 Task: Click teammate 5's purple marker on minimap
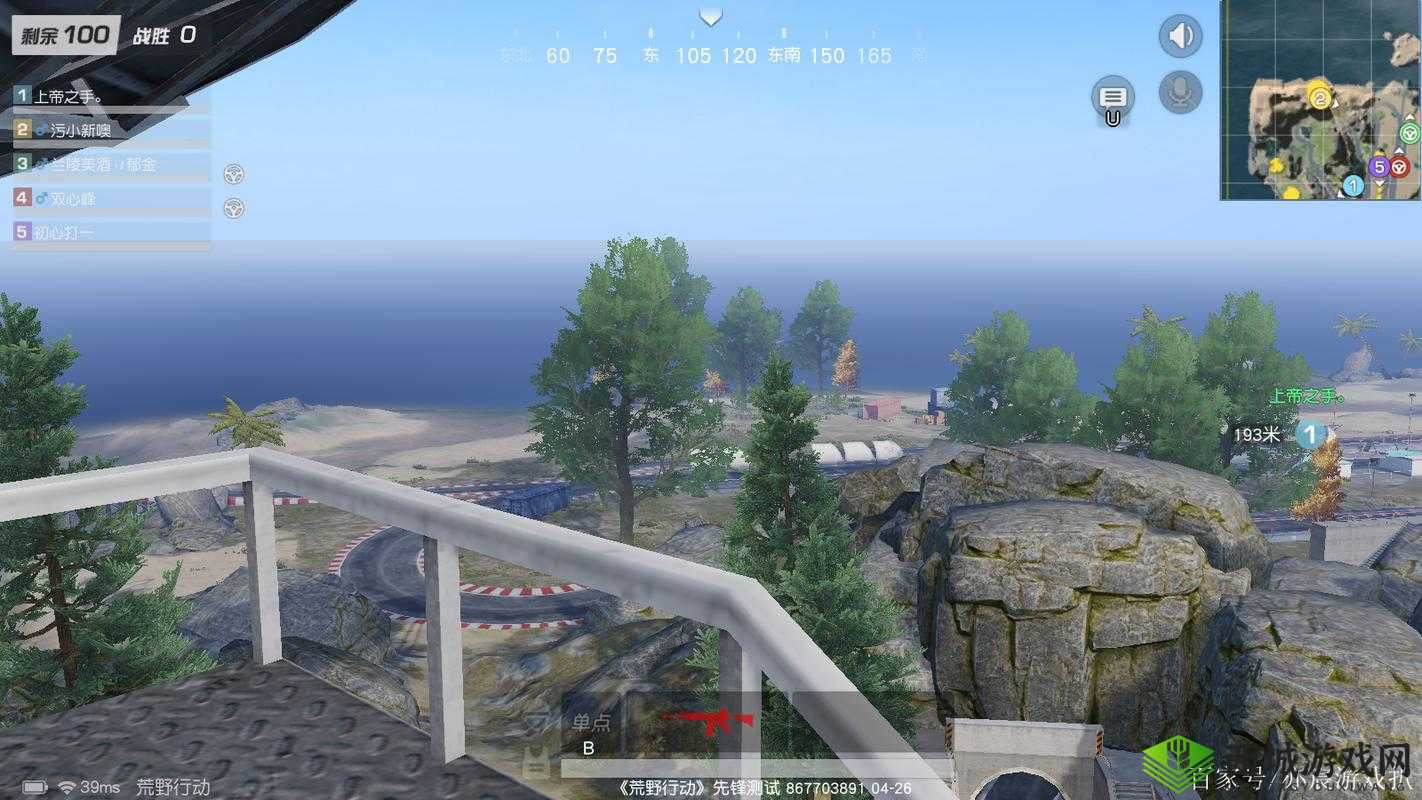(1379, 167)
